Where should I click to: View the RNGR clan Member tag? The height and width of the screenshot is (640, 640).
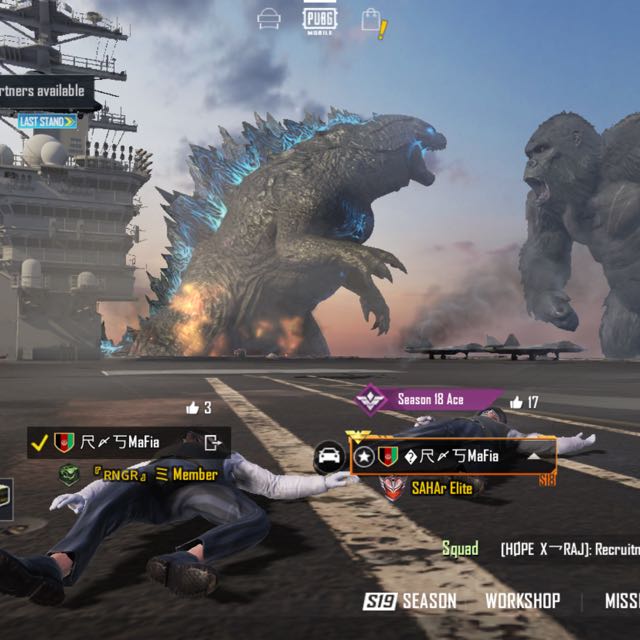[140, 475]
